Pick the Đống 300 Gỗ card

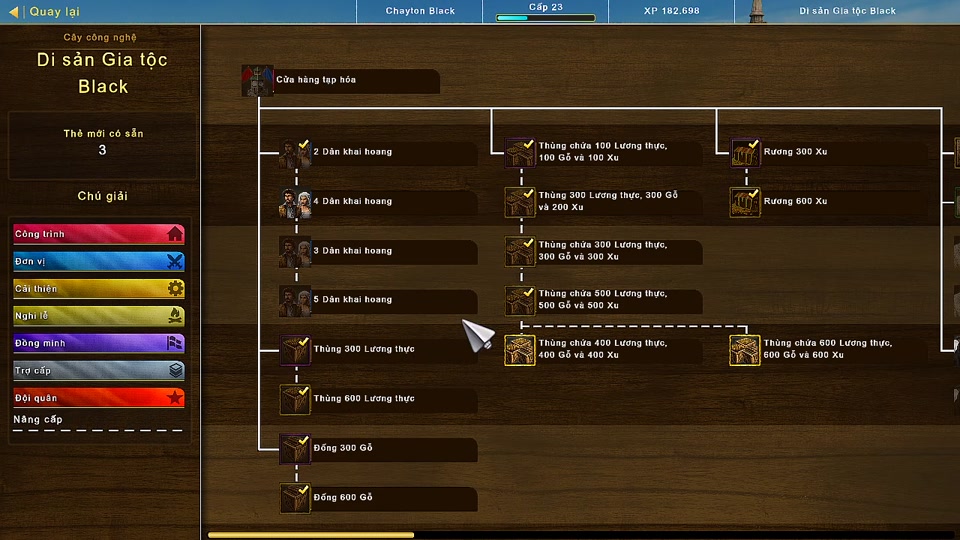378,448
